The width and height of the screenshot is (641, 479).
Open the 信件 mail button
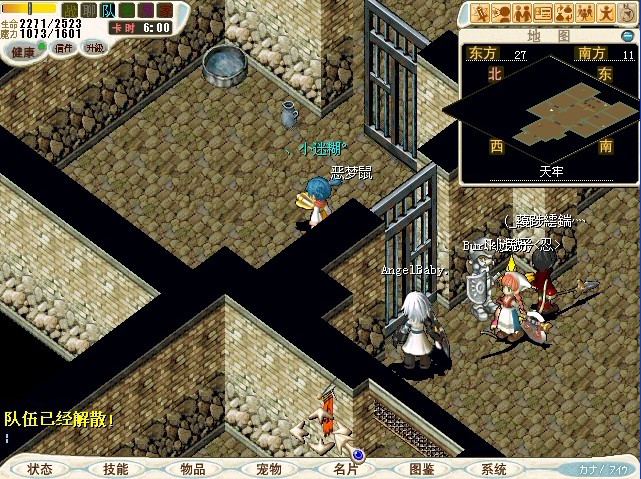[x=63, y=47]
